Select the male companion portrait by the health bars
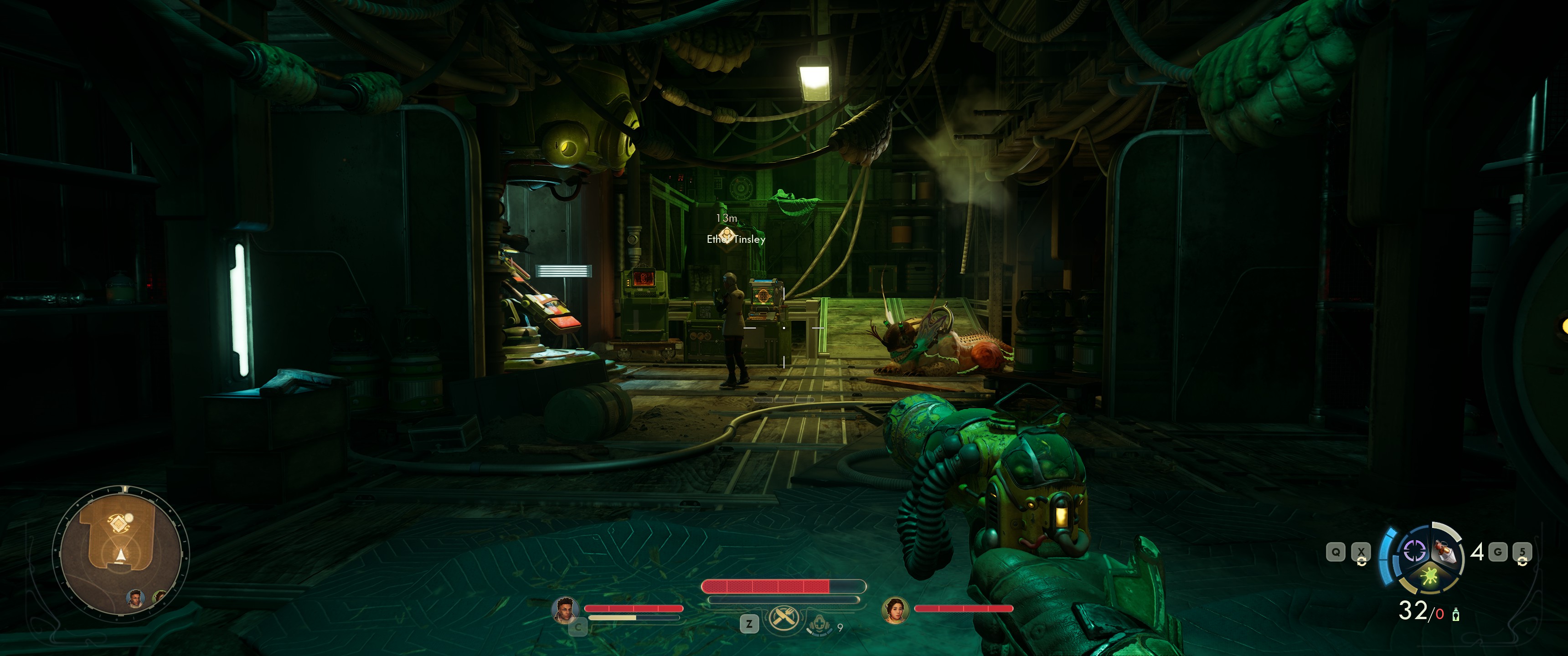Image resolution: width=1568 pixels, height=656 pixels. pyautogui.click(x=565, y=609)
